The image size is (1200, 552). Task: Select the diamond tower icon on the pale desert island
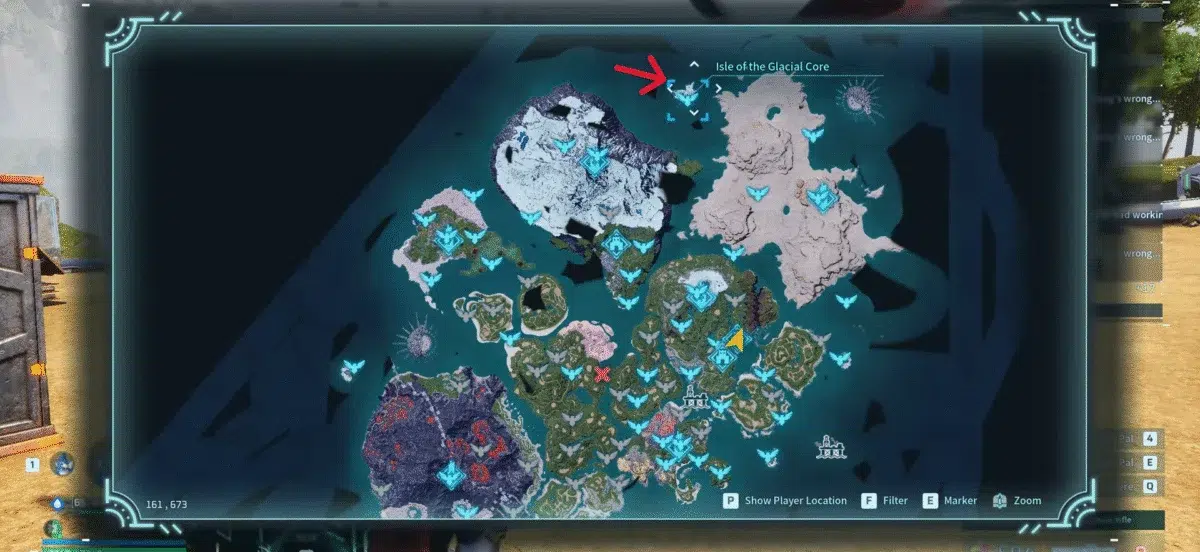tap(822, 196)
